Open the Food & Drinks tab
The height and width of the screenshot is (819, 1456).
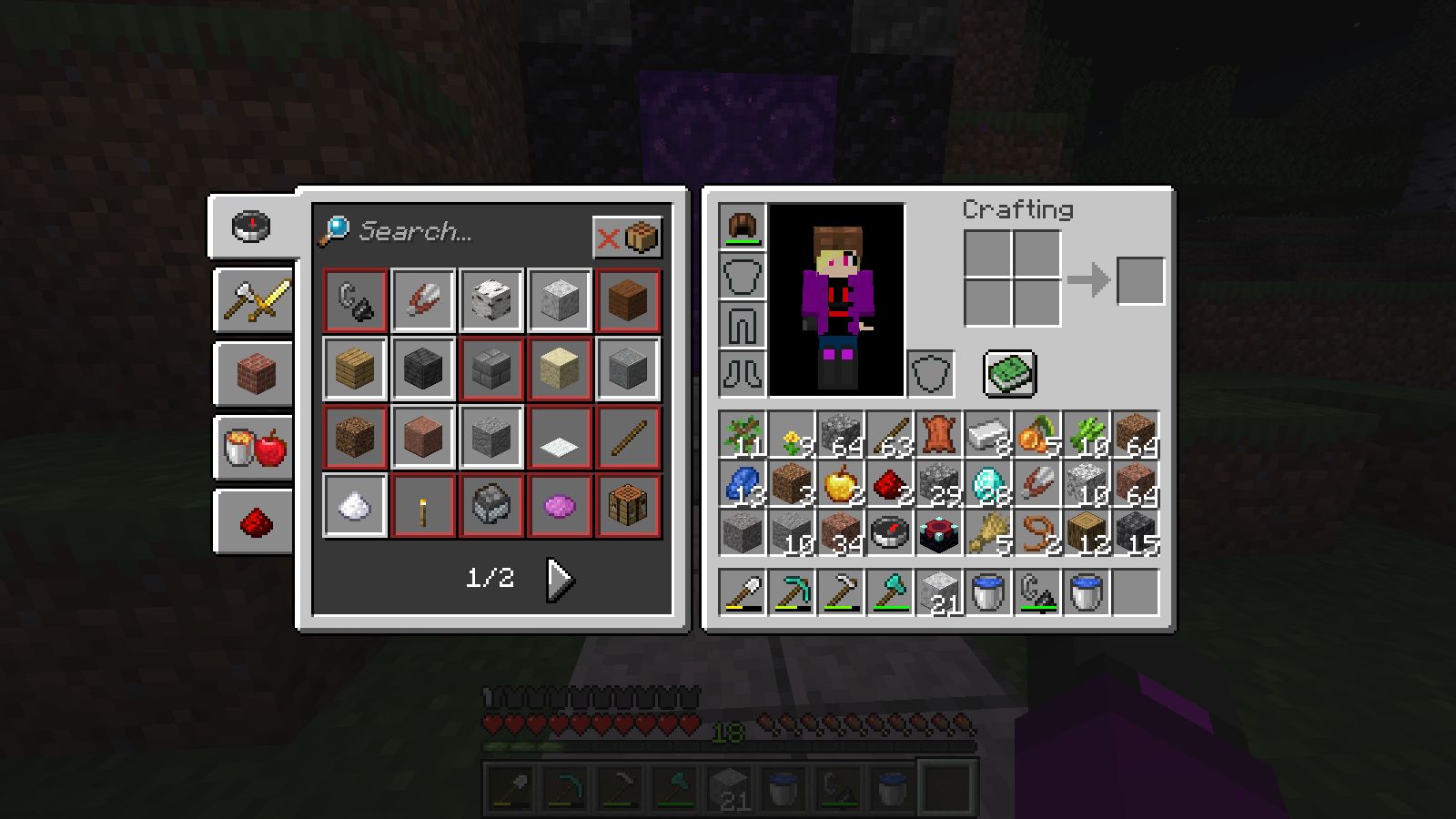[x=253, y=447]
